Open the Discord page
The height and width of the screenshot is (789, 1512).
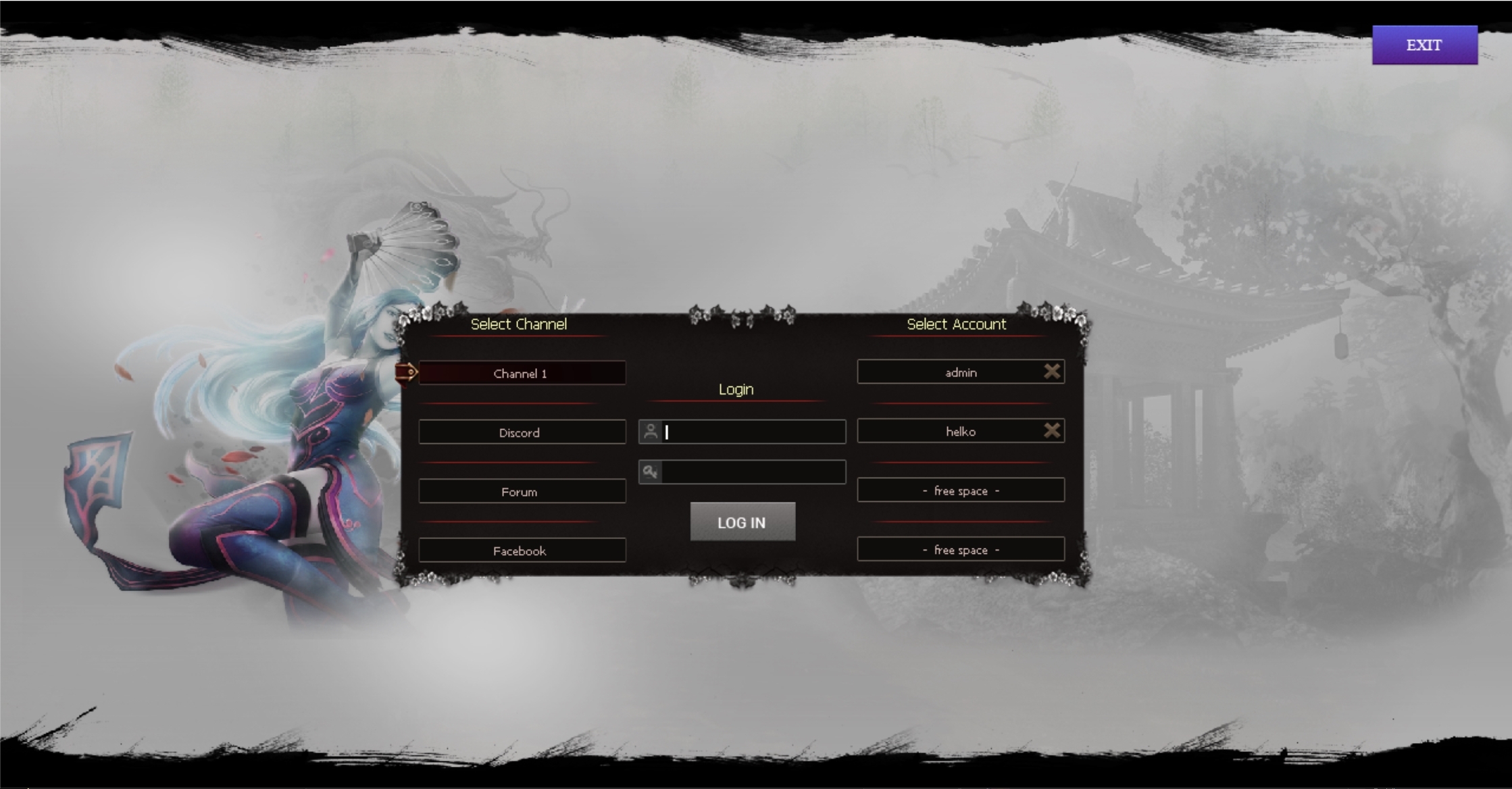(522, 432)
